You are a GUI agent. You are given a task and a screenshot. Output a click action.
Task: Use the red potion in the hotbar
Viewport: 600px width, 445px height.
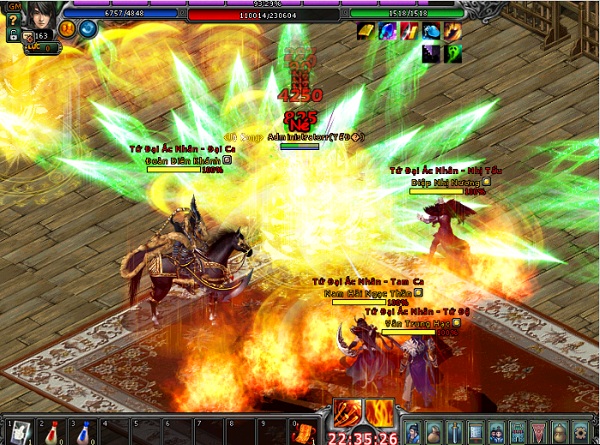pos(51,431)
